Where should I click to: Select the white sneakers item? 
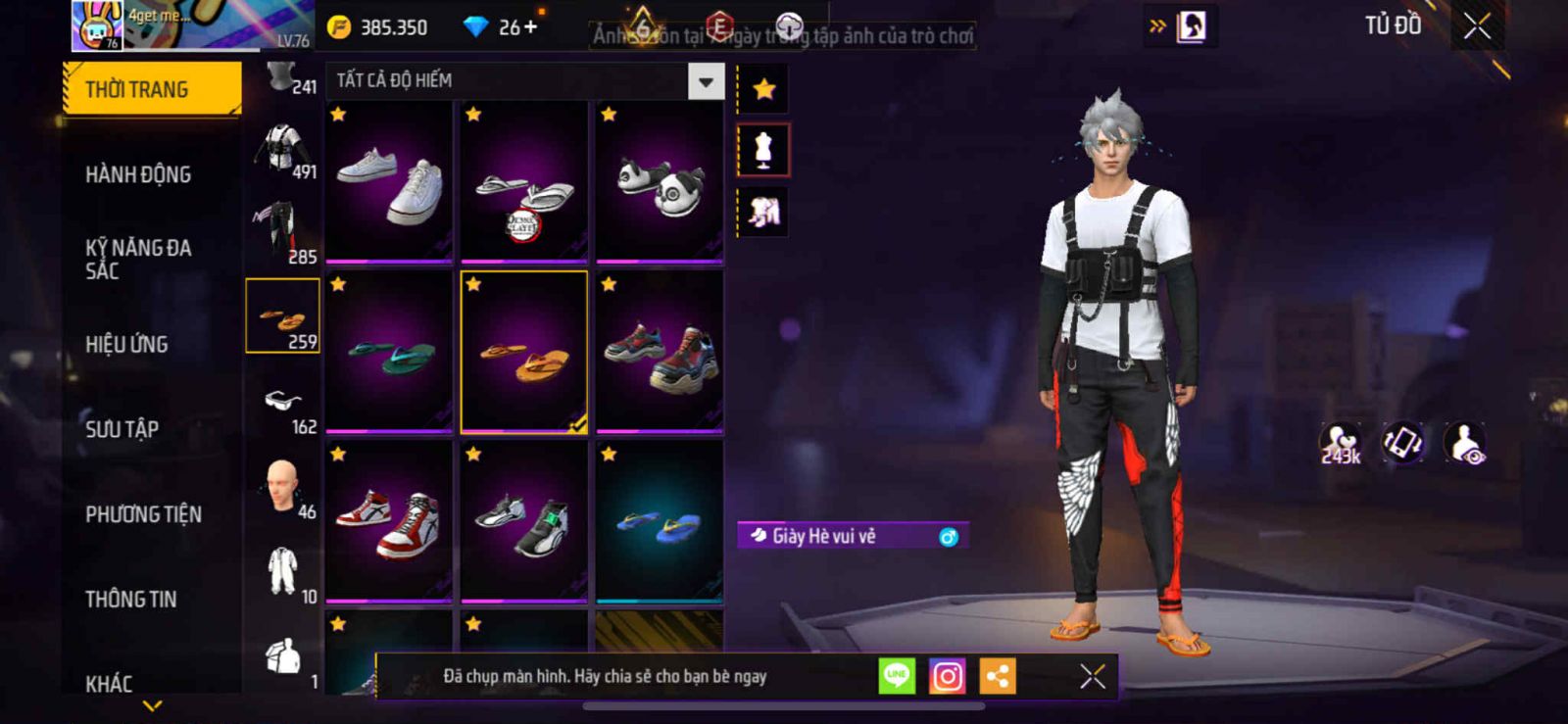click(x=389, y=182)
